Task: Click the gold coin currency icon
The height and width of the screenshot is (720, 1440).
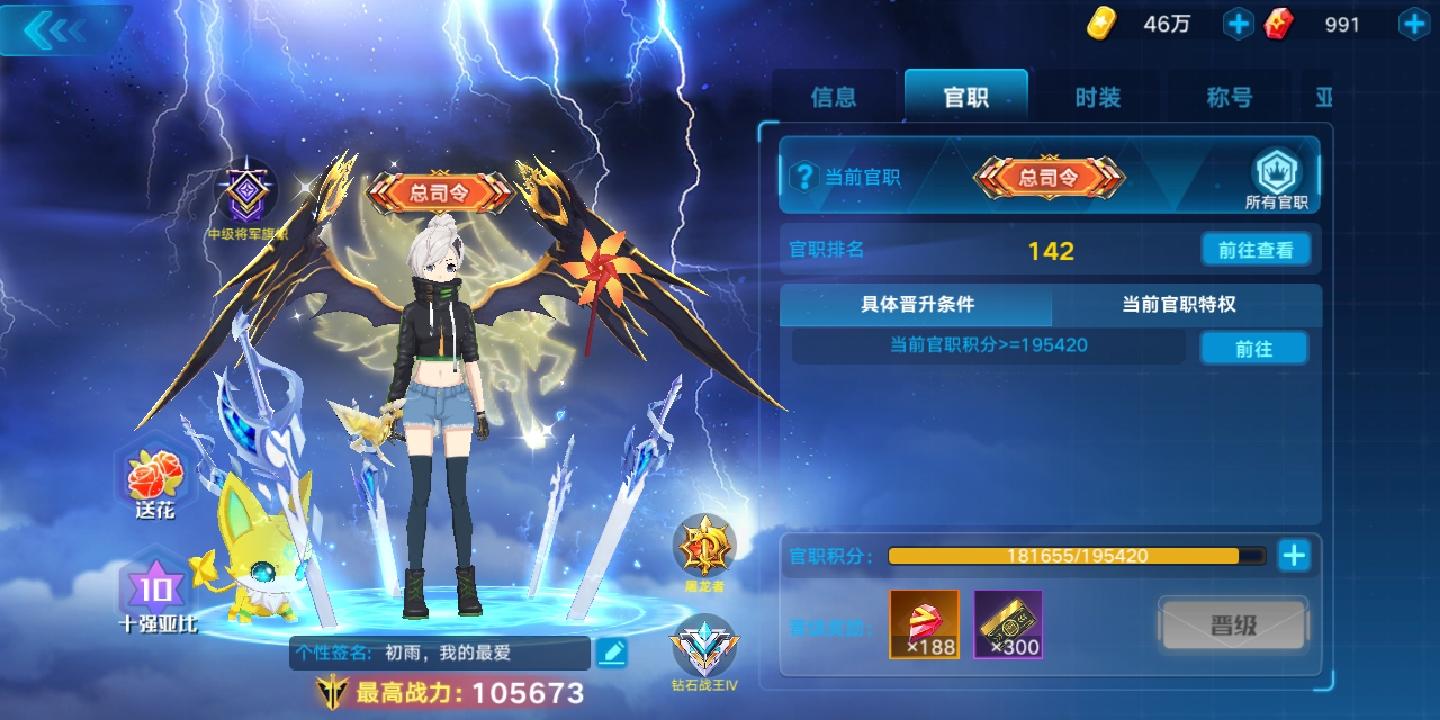Action: [1103, 23]
